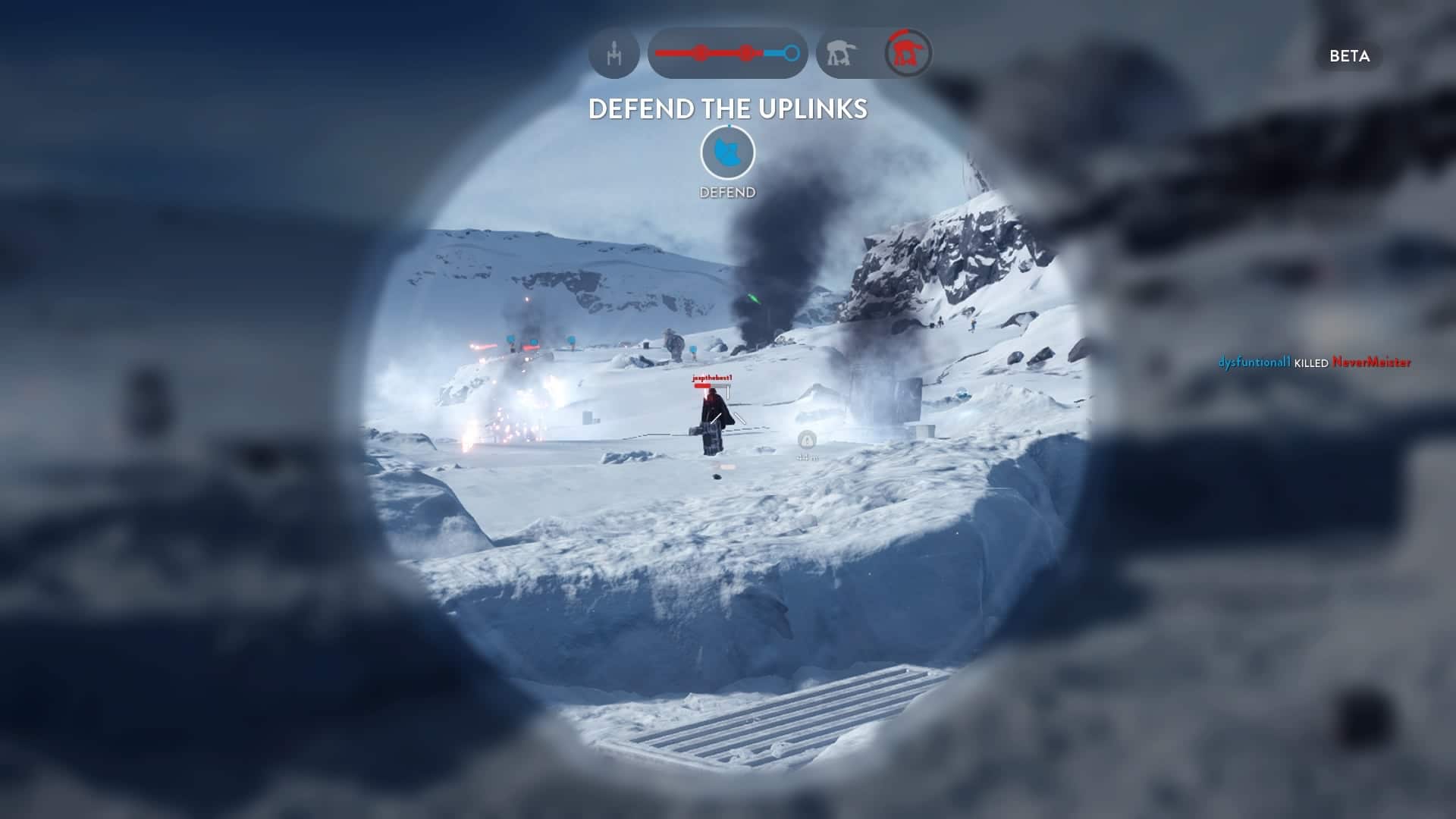Click the blue Defend uplink objective marker
Viewport: 1456px width, 819px height.
727,152
